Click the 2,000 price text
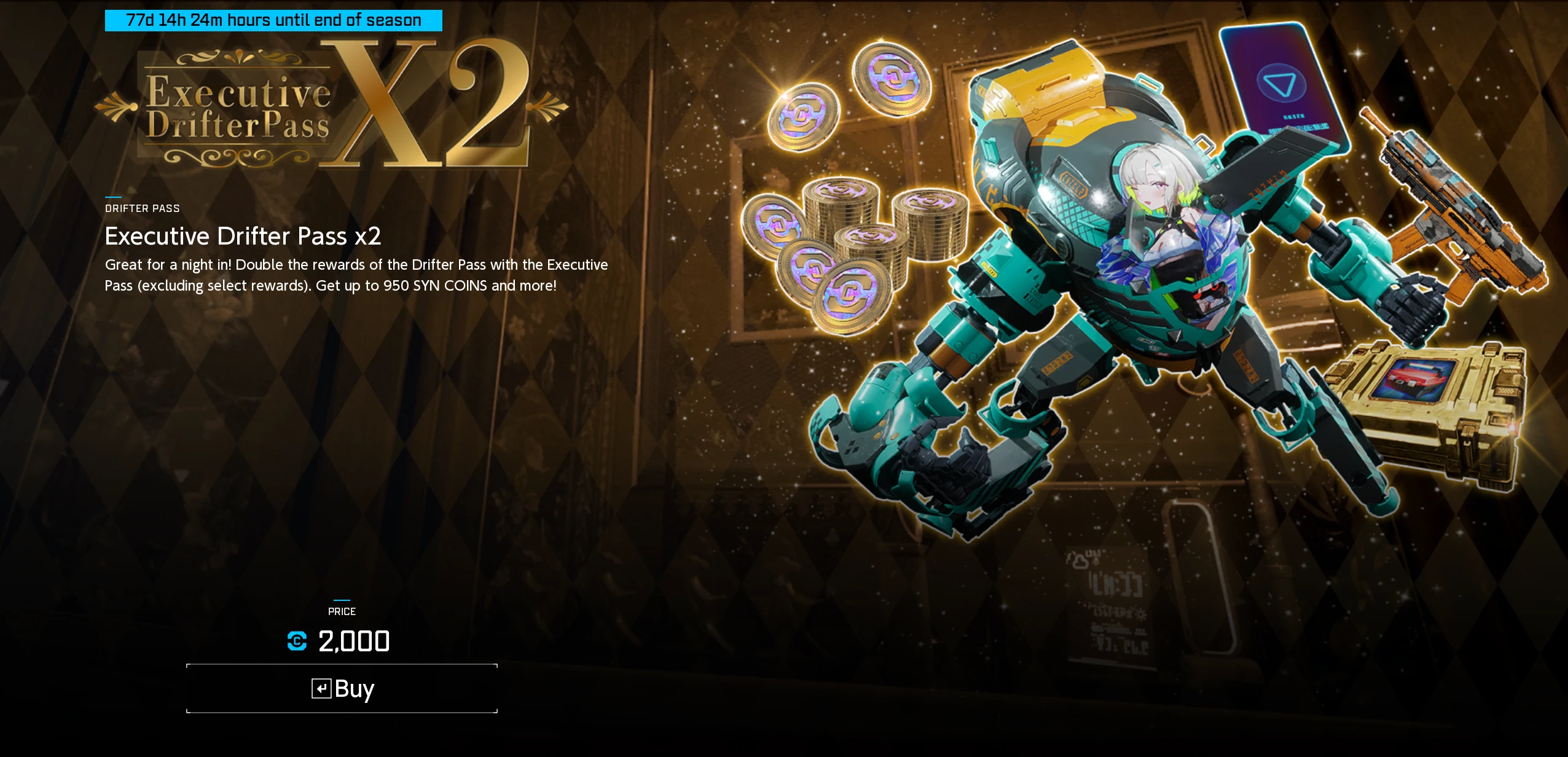 point(353,641)
